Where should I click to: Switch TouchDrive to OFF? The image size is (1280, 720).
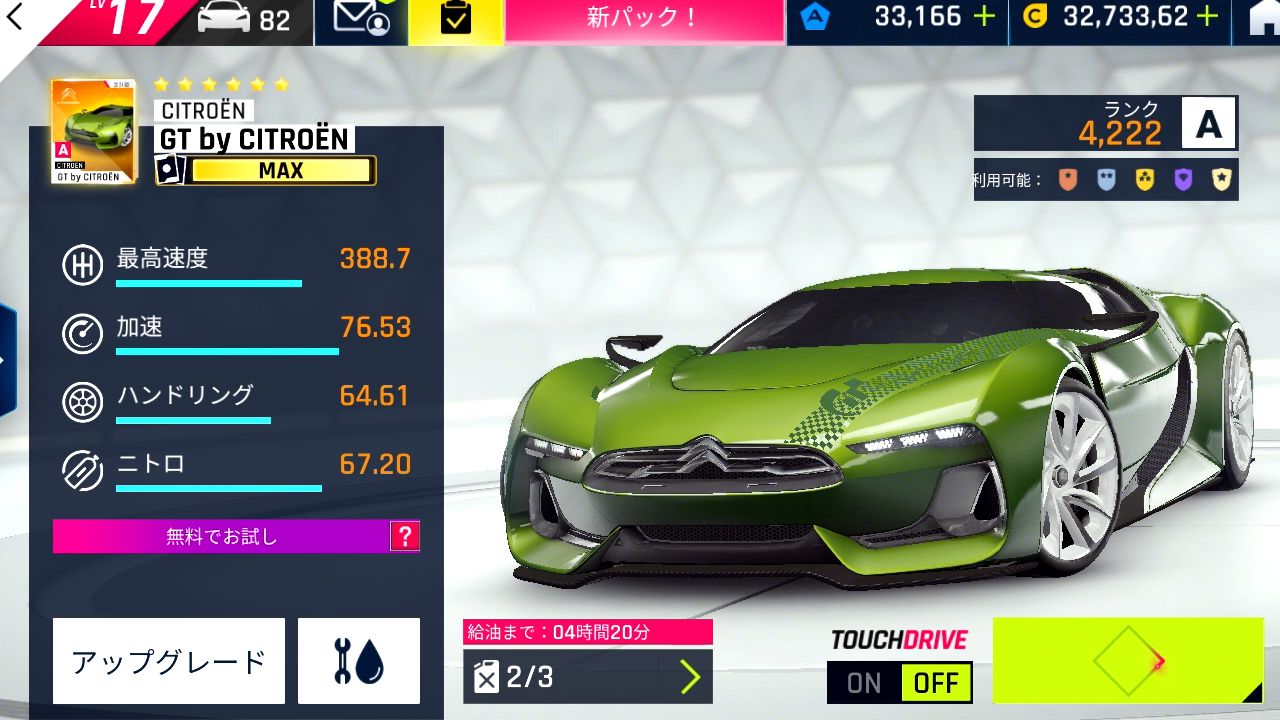pos(936,682)
